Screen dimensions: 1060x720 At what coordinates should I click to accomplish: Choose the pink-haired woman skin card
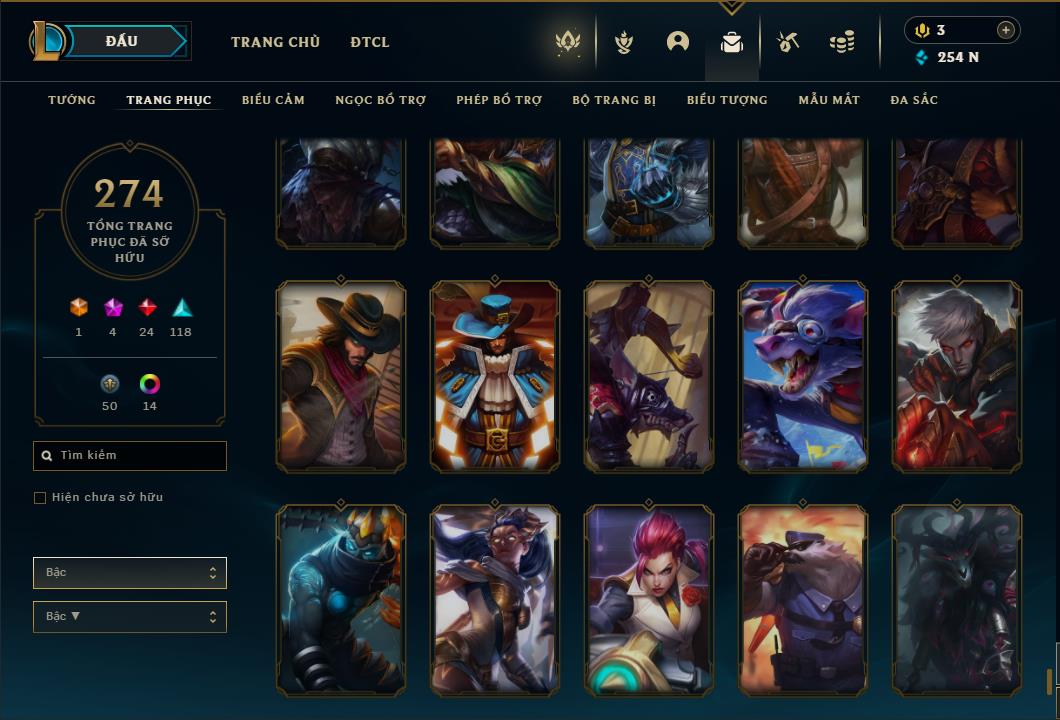649,600
